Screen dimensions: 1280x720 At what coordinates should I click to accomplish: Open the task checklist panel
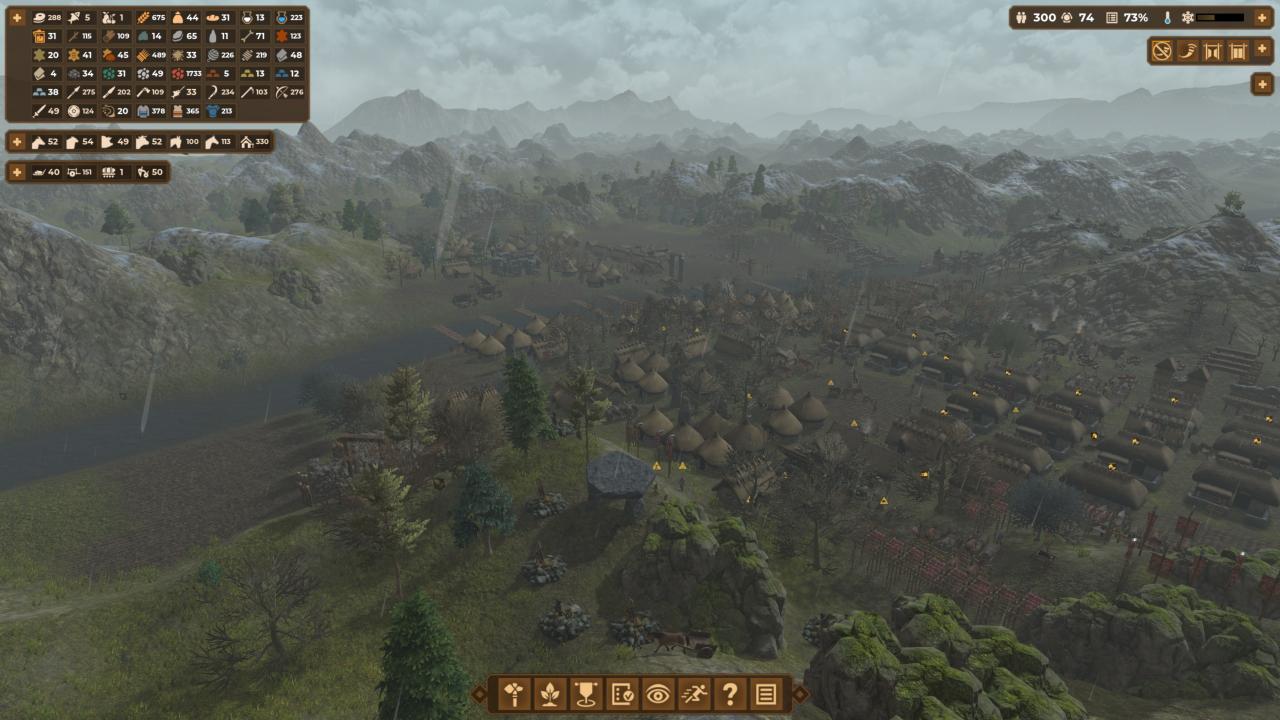click(622, 694)
